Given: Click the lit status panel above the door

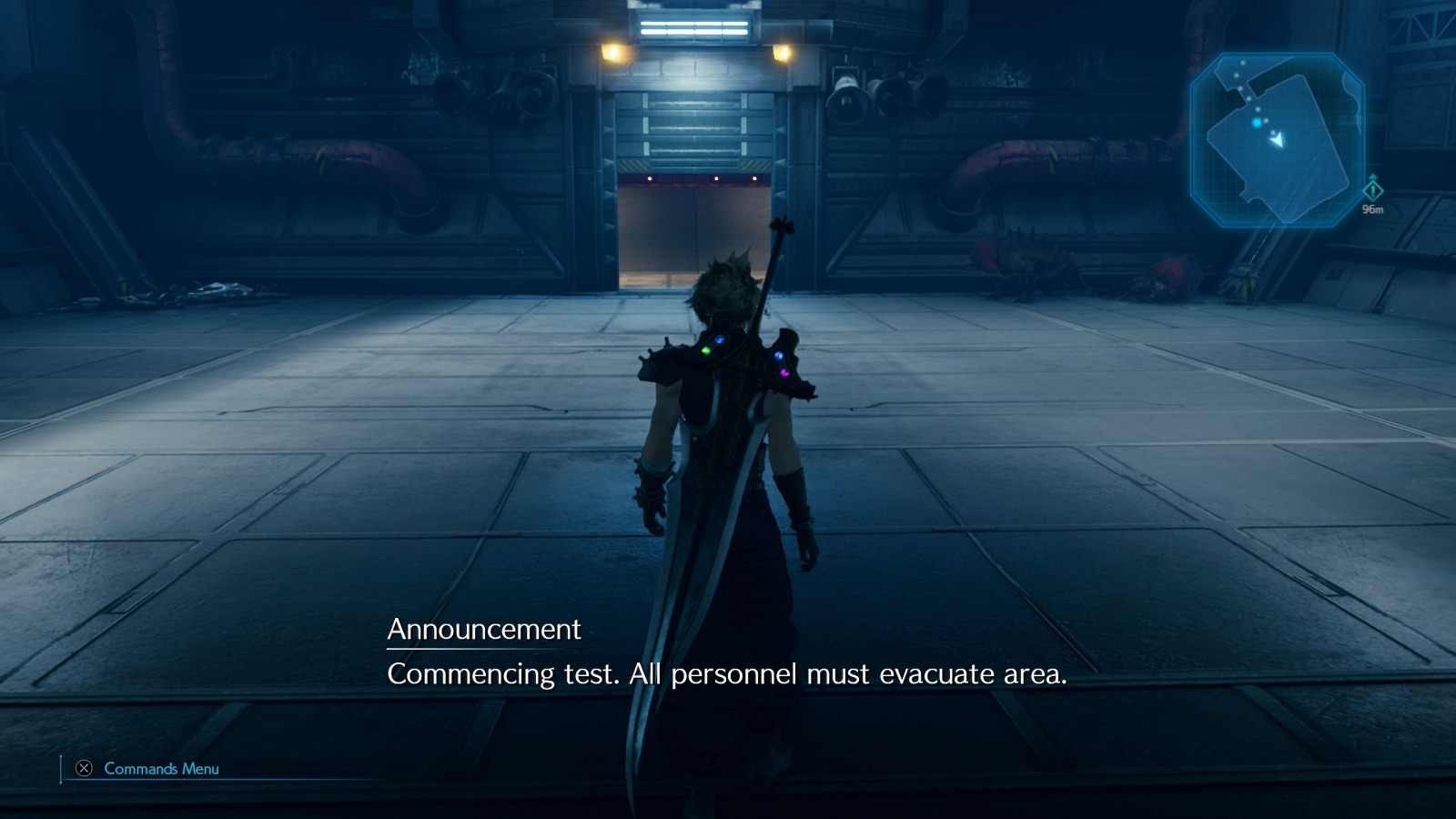Looking at the screenshot, I should click(x=693, y=25).
